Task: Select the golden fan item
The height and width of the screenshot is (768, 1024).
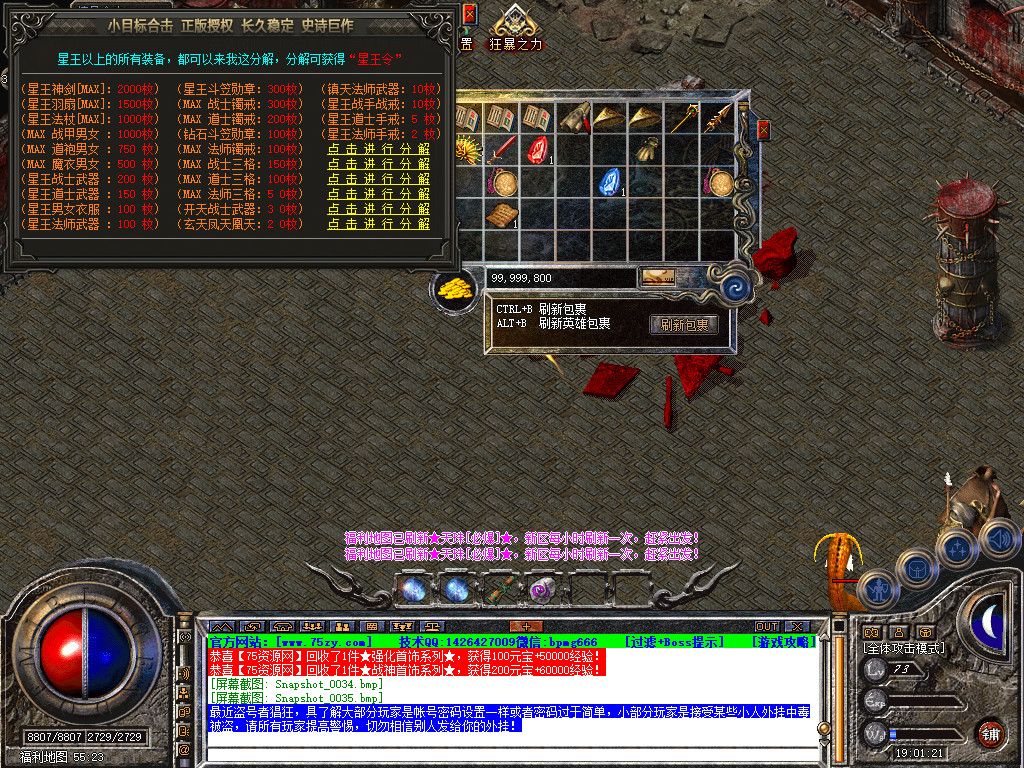Action: [467, 151]
